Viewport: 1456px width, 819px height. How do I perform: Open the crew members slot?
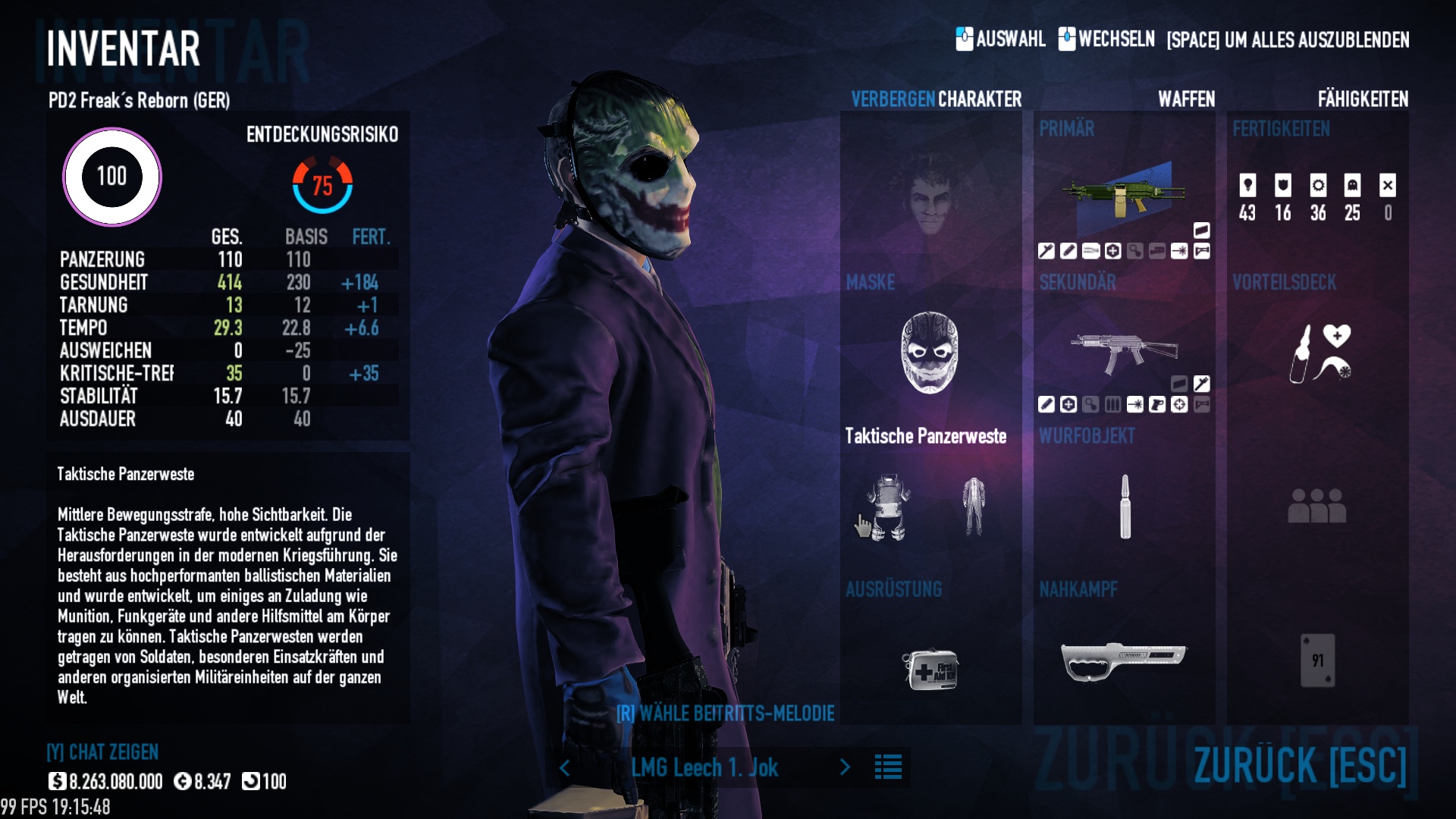(1317, 506)
